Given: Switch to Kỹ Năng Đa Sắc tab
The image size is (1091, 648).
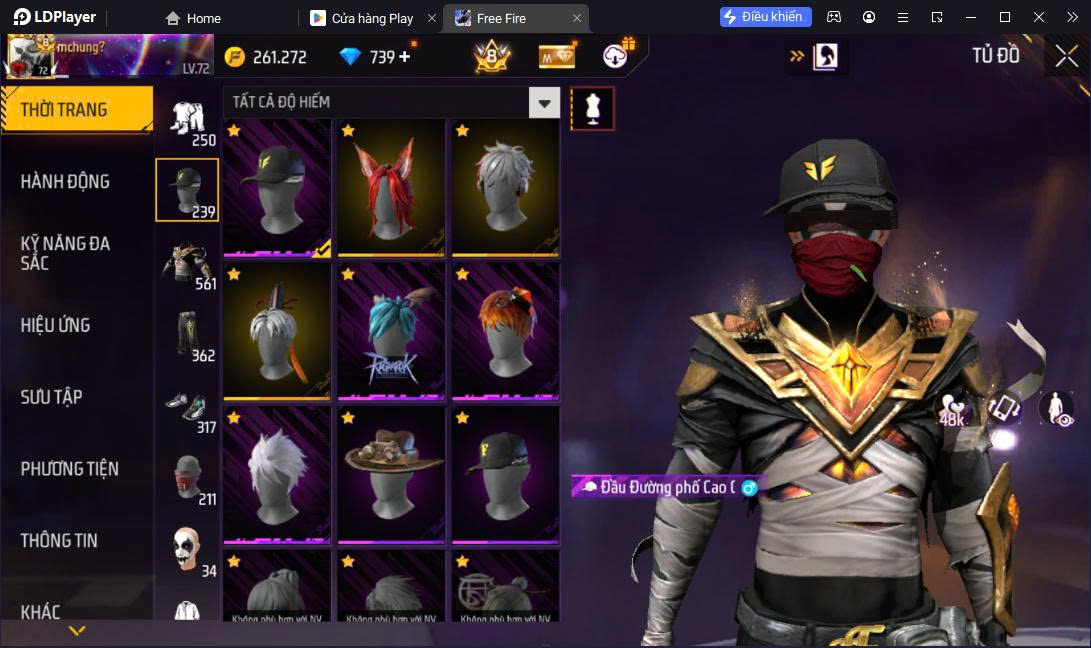Looking at the screenshot, I should tap(66, 253).
